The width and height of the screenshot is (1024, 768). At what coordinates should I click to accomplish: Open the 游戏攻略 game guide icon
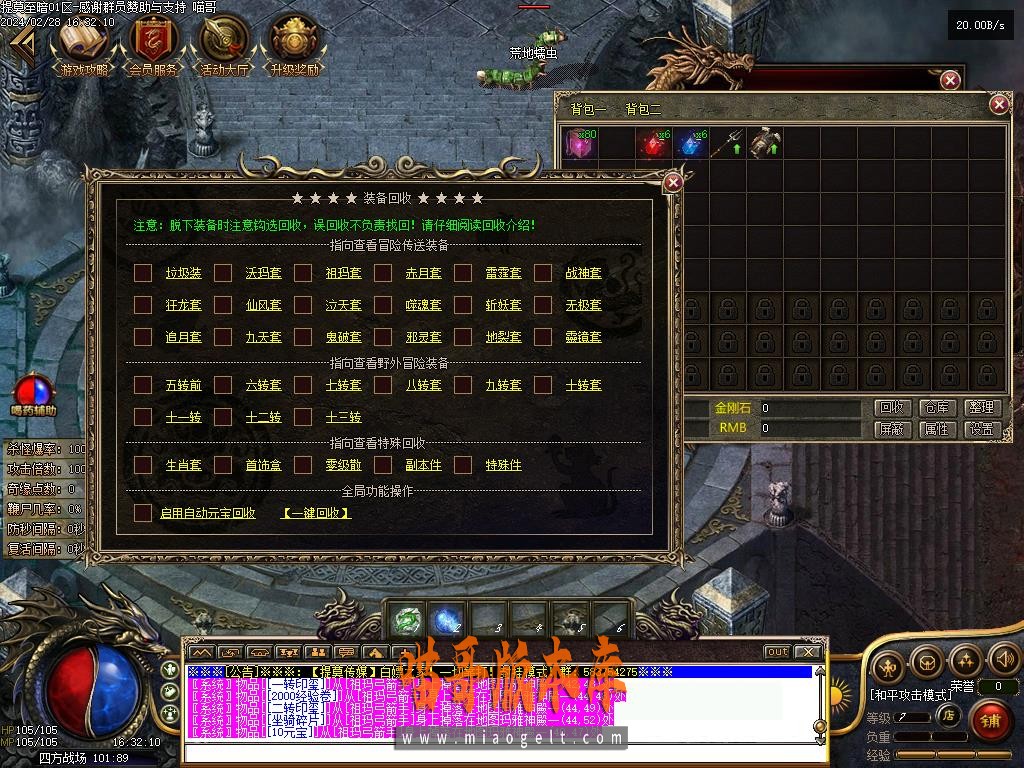point(84,46)
